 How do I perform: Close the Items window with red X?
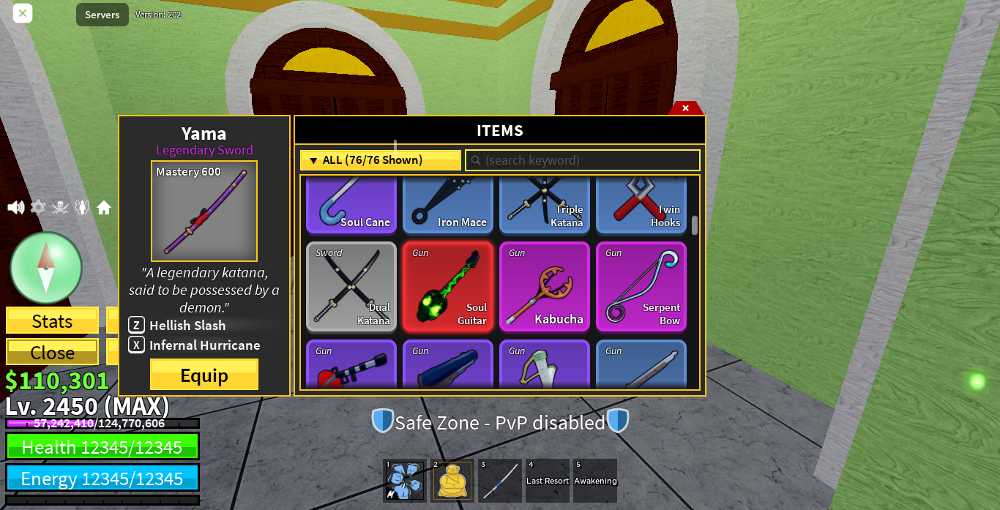pyautogui.click(x=685, y=108)
